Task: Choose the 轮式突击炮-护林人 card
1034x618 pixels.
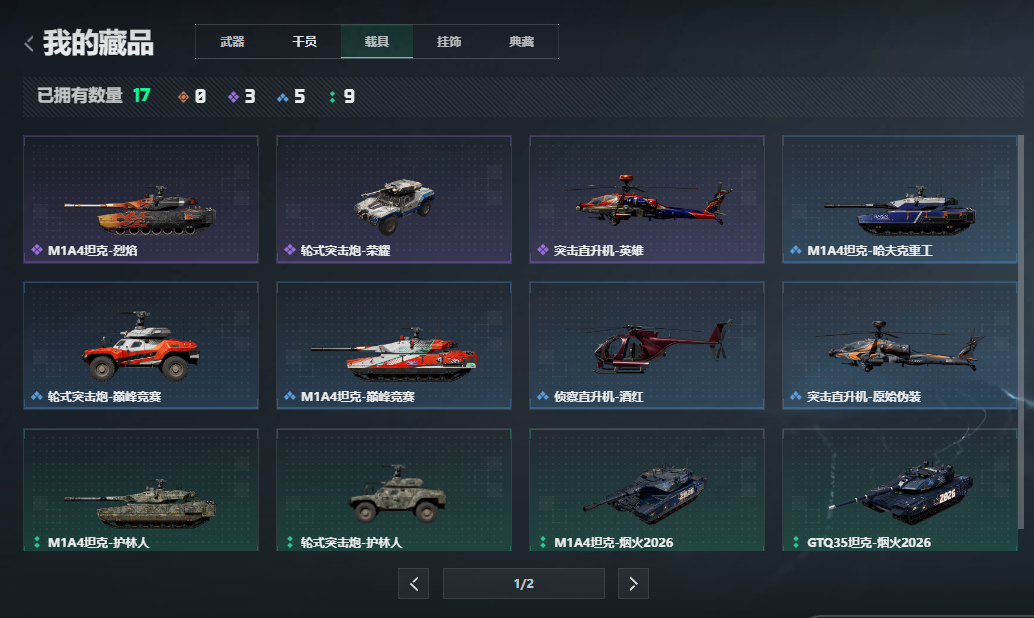Action: click(394, 490)
